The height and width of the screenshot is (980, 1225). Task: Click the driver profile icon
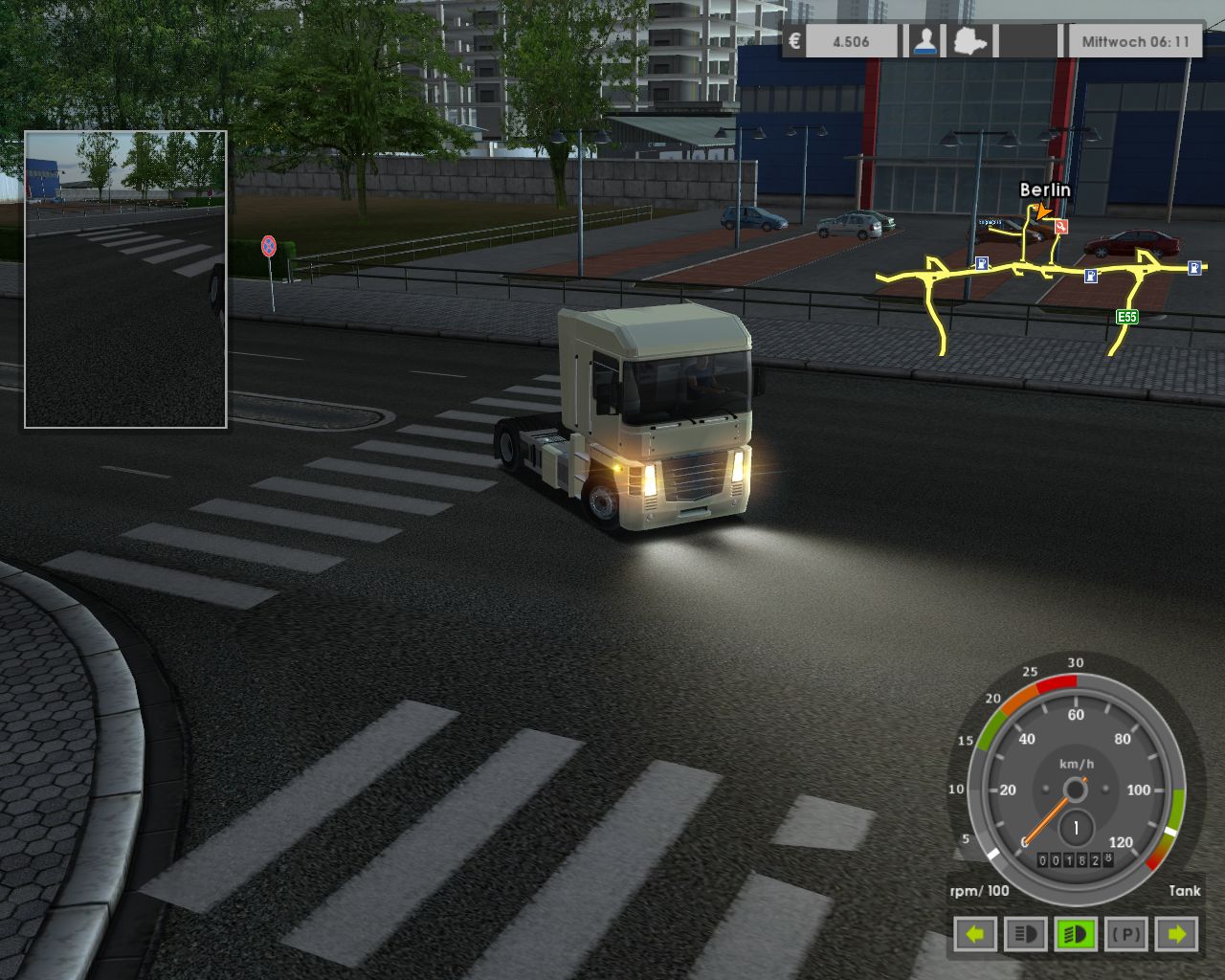coord(924,40)
